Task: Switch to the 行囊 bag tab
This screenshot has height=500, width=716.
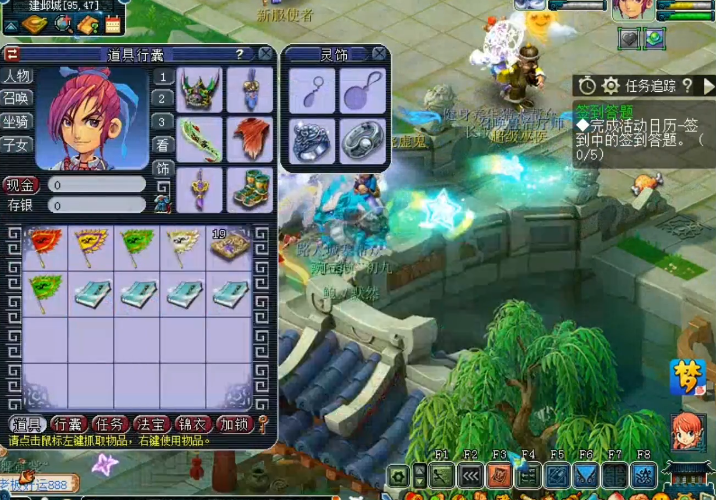Action: pyautogui.click(x=69, y=424)
